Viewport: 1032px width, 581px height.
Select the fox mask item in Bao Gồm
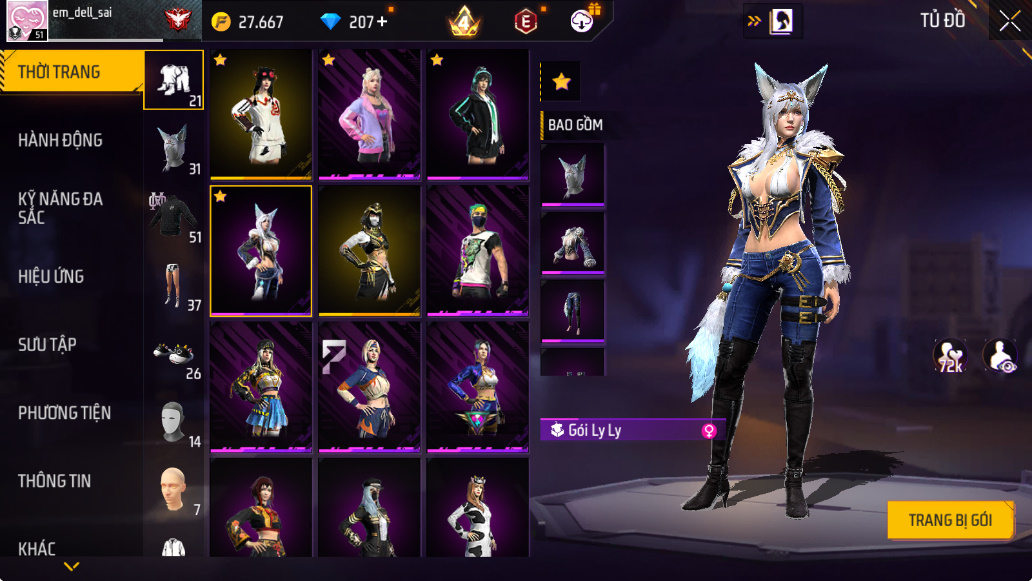[573, 175]
